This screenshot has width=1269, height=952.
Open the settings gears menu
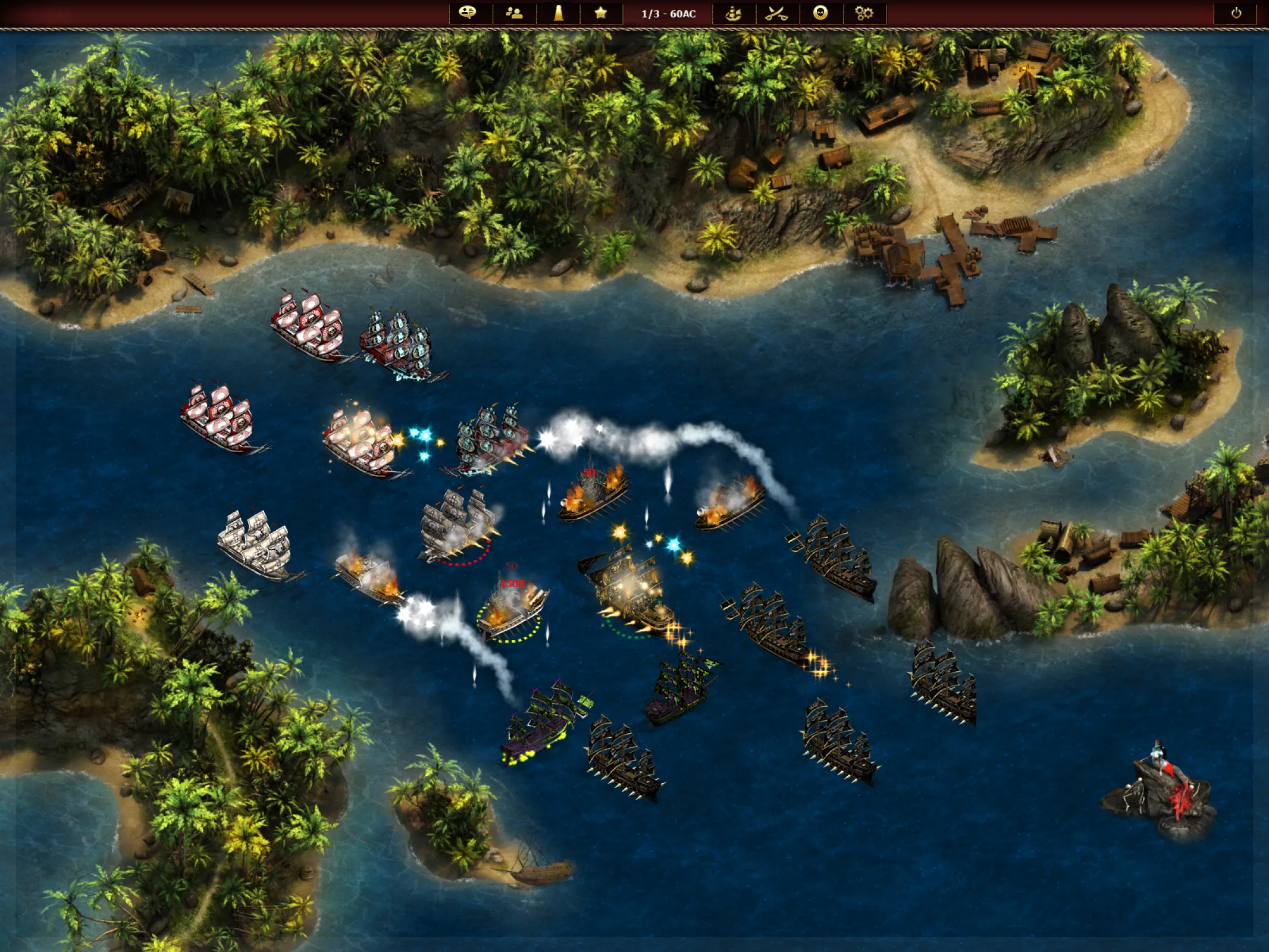864,13
